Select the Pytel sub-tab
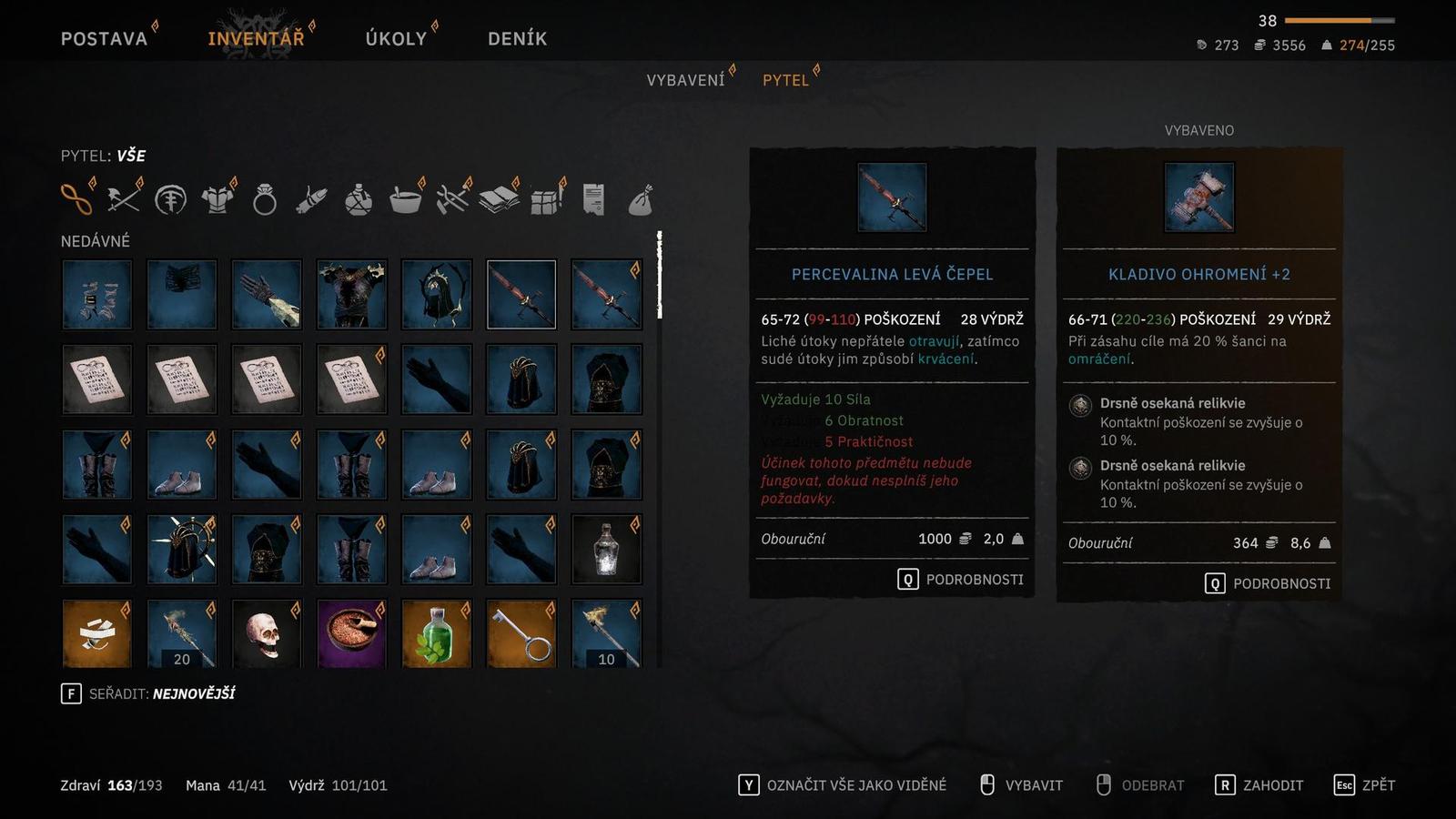1456x819 pixels. [x=785, y=80]
